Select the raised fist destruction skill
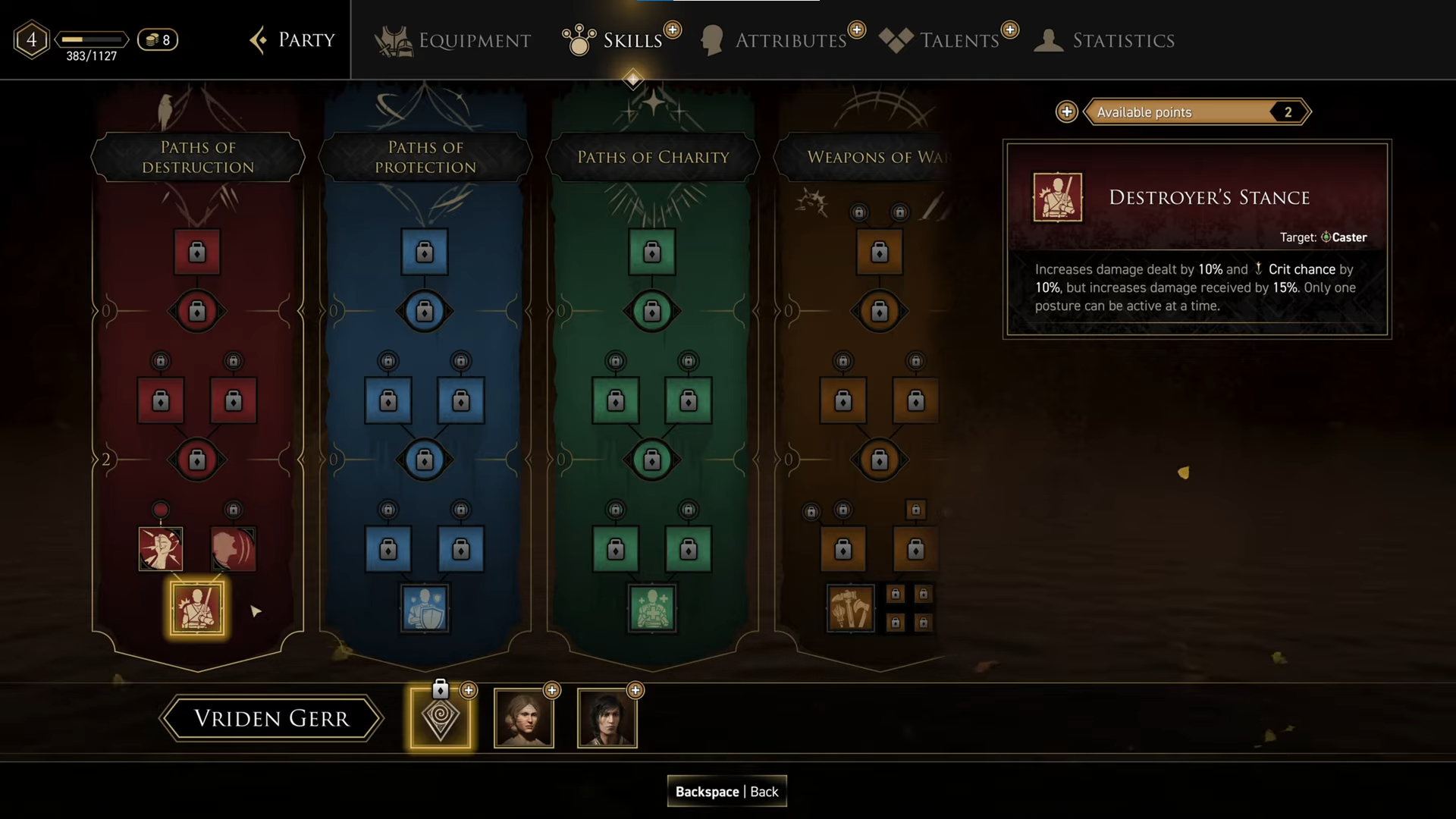Viewport: 1456px width, 819px height. point(161,548)
